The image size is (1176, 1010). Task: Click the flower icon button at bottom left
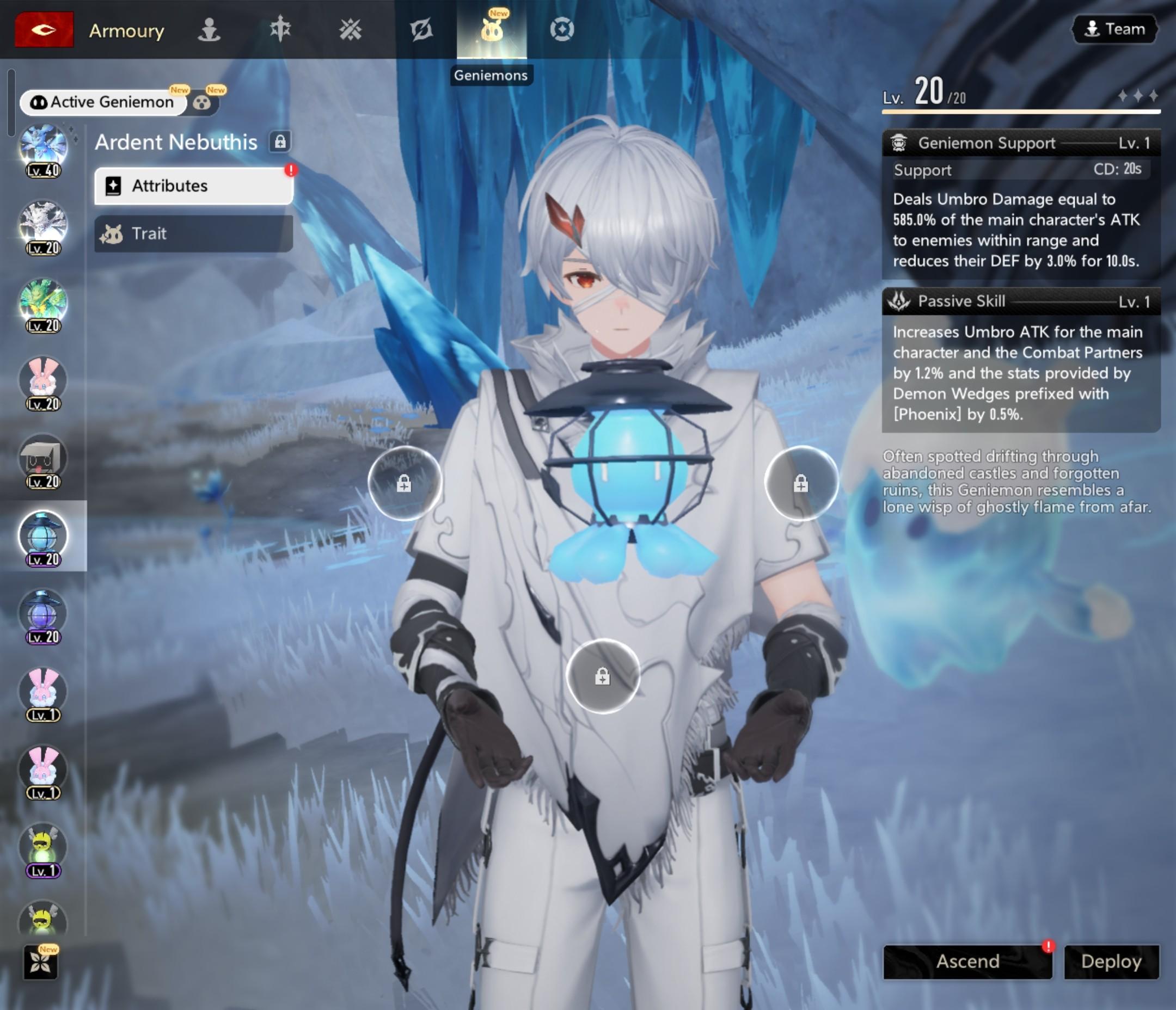pyautogui.click(x=41, y=962)
